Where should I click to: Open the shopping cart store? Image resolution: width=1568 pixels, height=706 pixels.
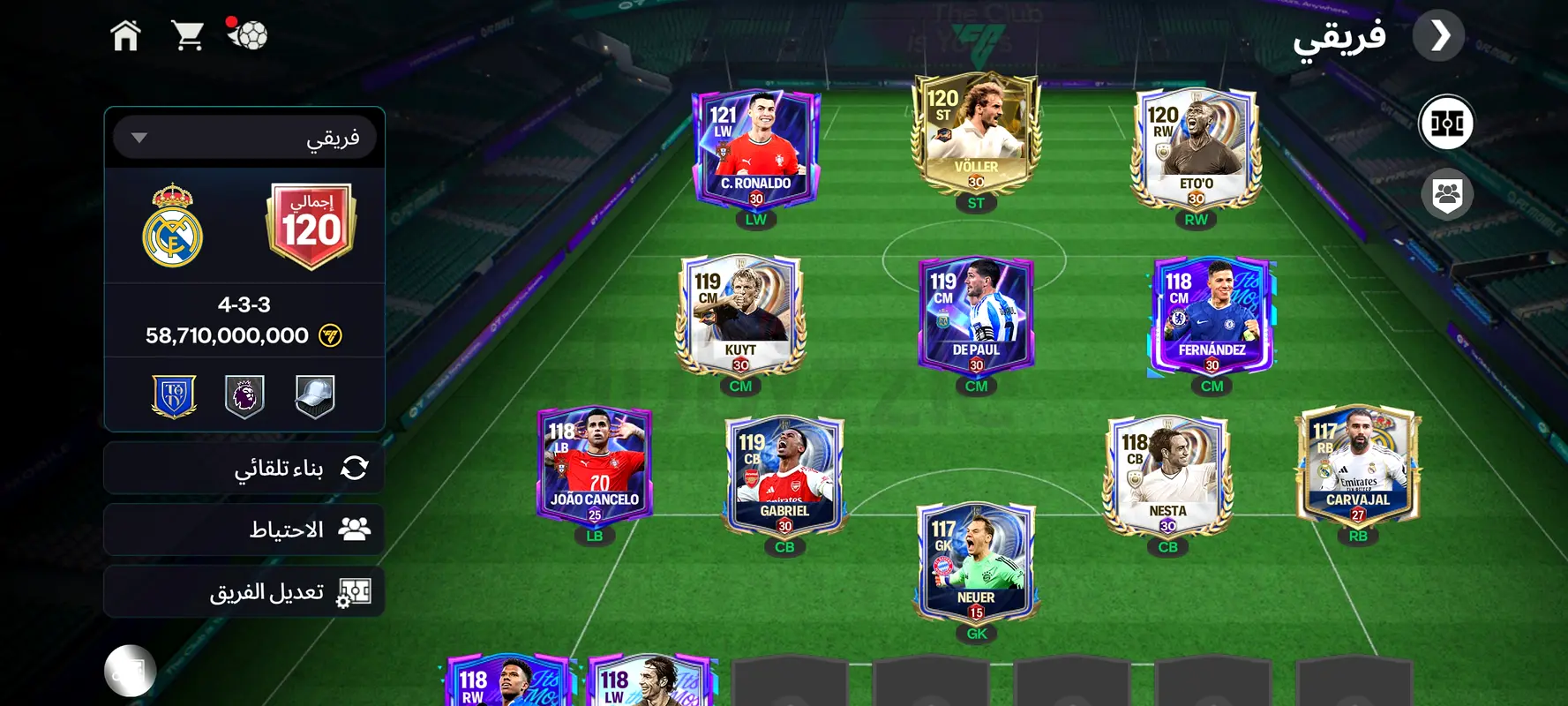[x=187, y=36]
